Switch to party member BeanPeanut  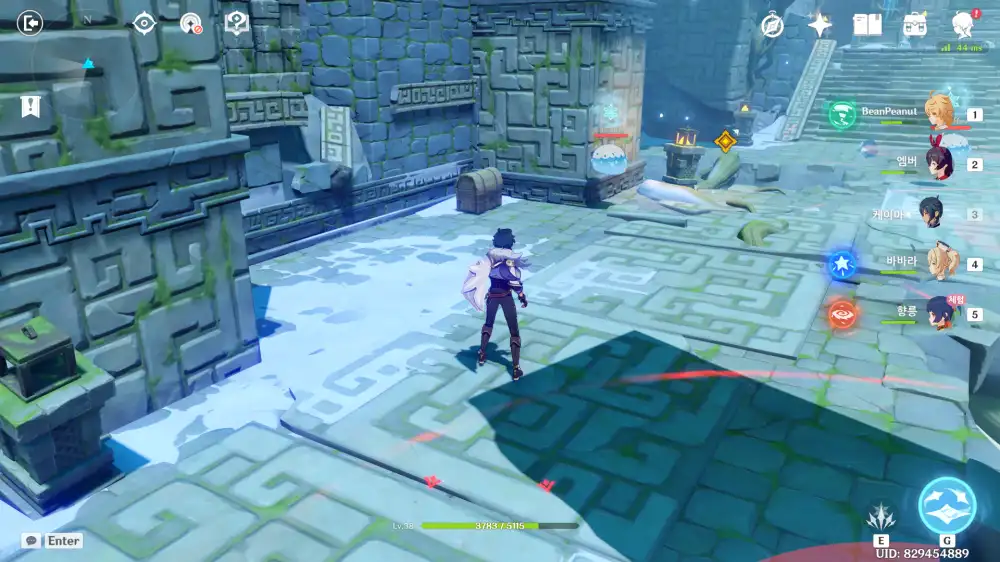pyautogui.click(x=939, y=113)
